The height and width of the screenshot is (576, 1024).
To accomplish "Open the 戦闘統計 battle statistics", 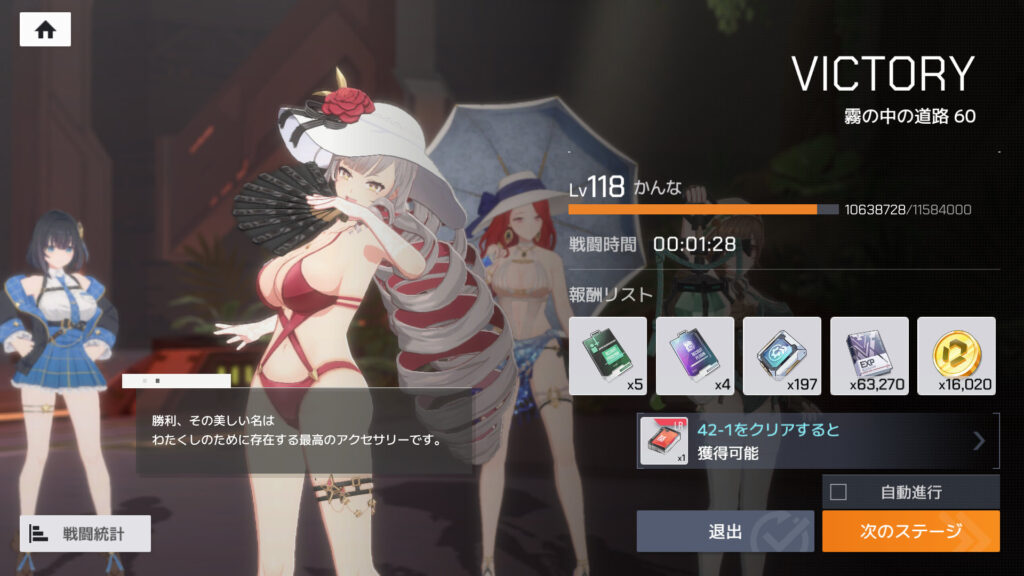I will [85, 534].
